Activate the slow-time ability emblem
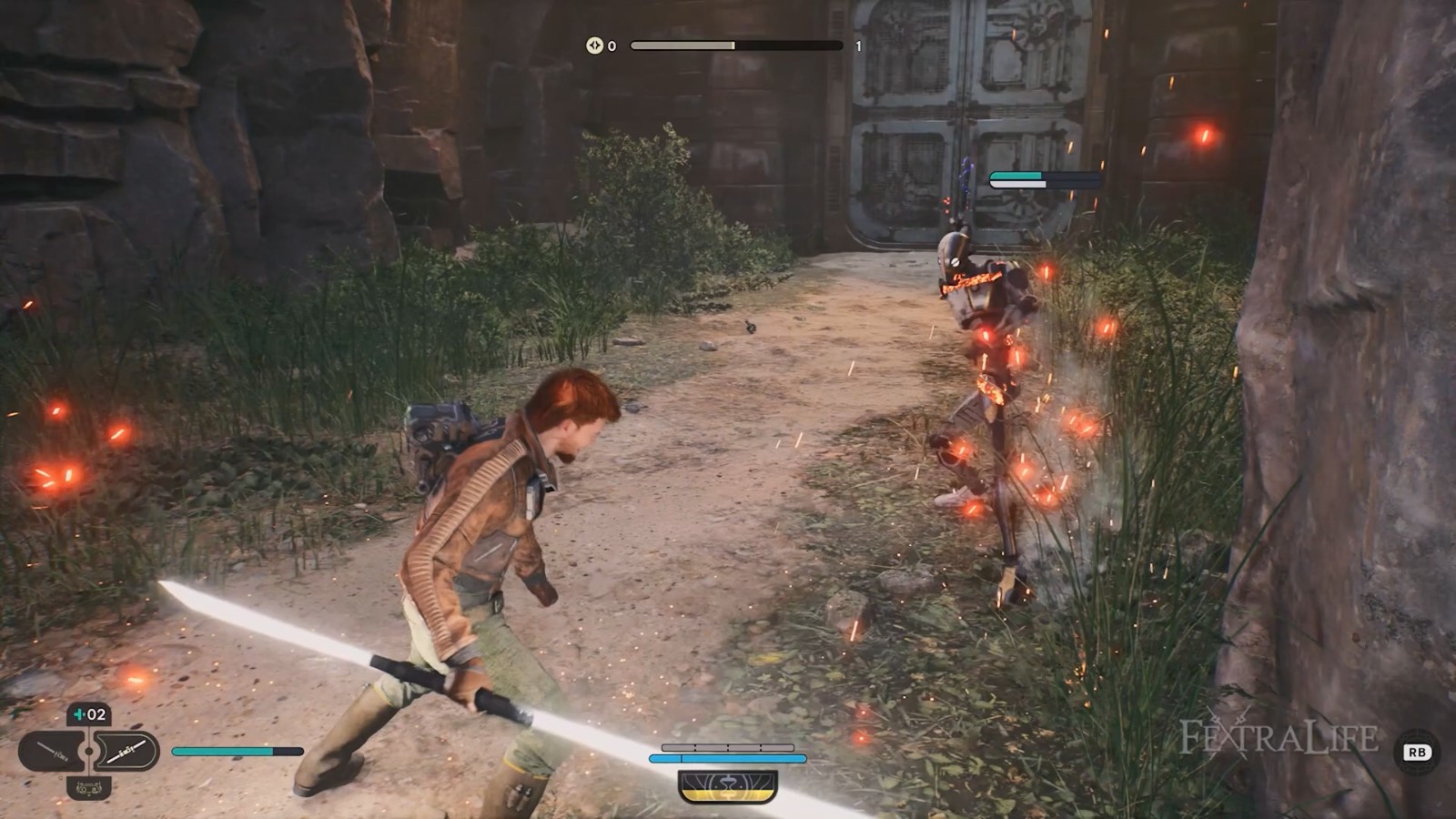The image size is (1456, 819). click(728, 784)
